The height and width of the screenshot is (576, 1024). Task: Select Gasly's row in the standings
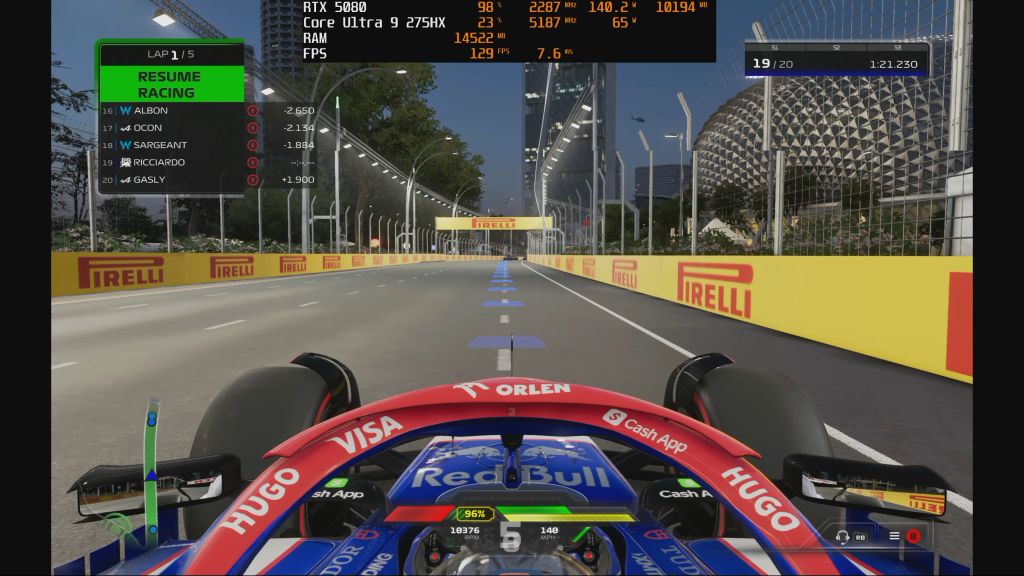pyautogui.click(x=170, y=180)
